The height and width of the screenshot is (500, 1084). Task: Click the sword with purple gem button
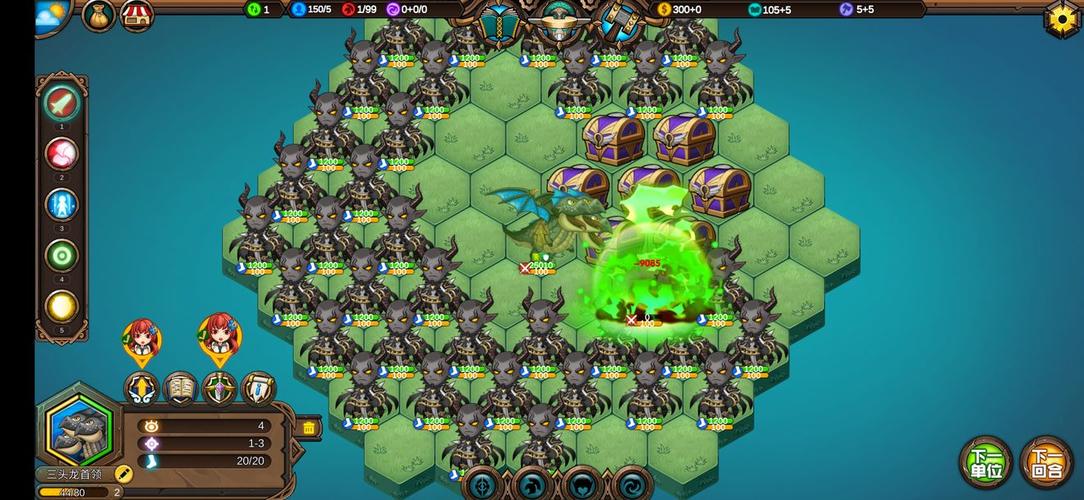(x=219, y=388)
